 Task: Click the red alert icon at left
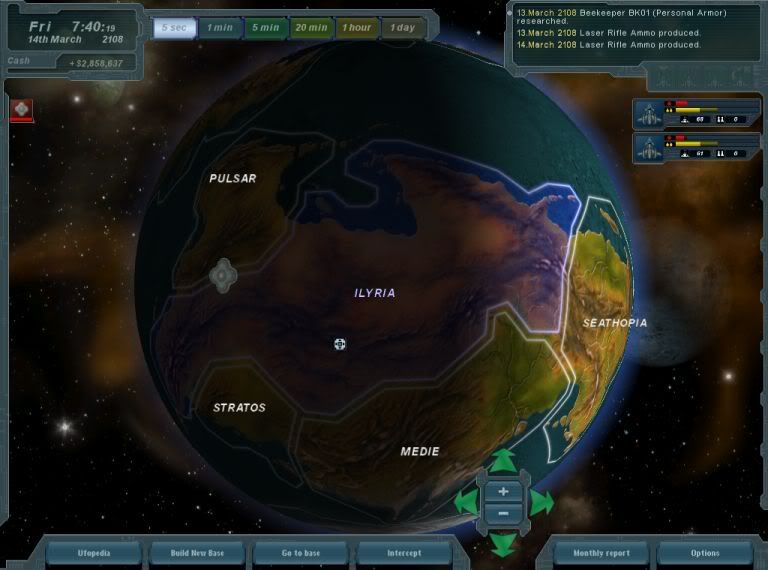tap(21, 110)
